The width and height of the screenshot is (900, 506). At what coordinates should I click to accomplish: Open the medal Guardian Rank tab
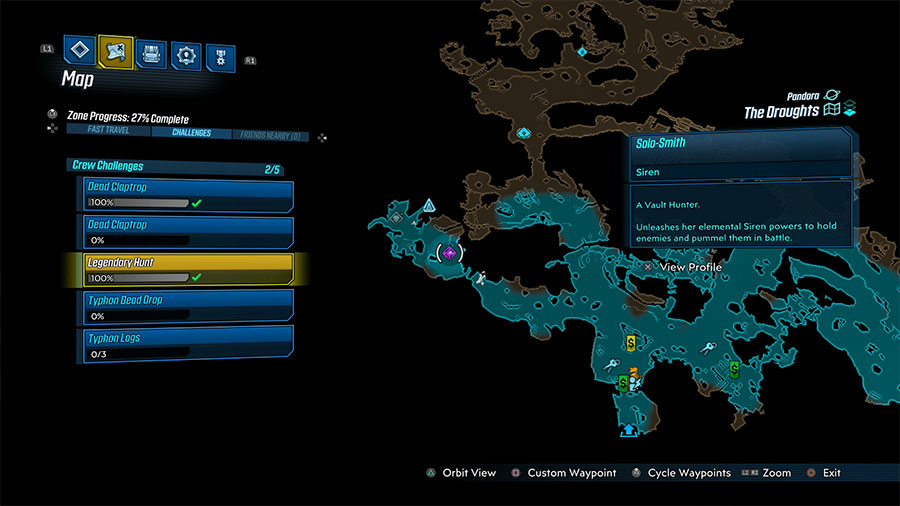tap(220, 57)
